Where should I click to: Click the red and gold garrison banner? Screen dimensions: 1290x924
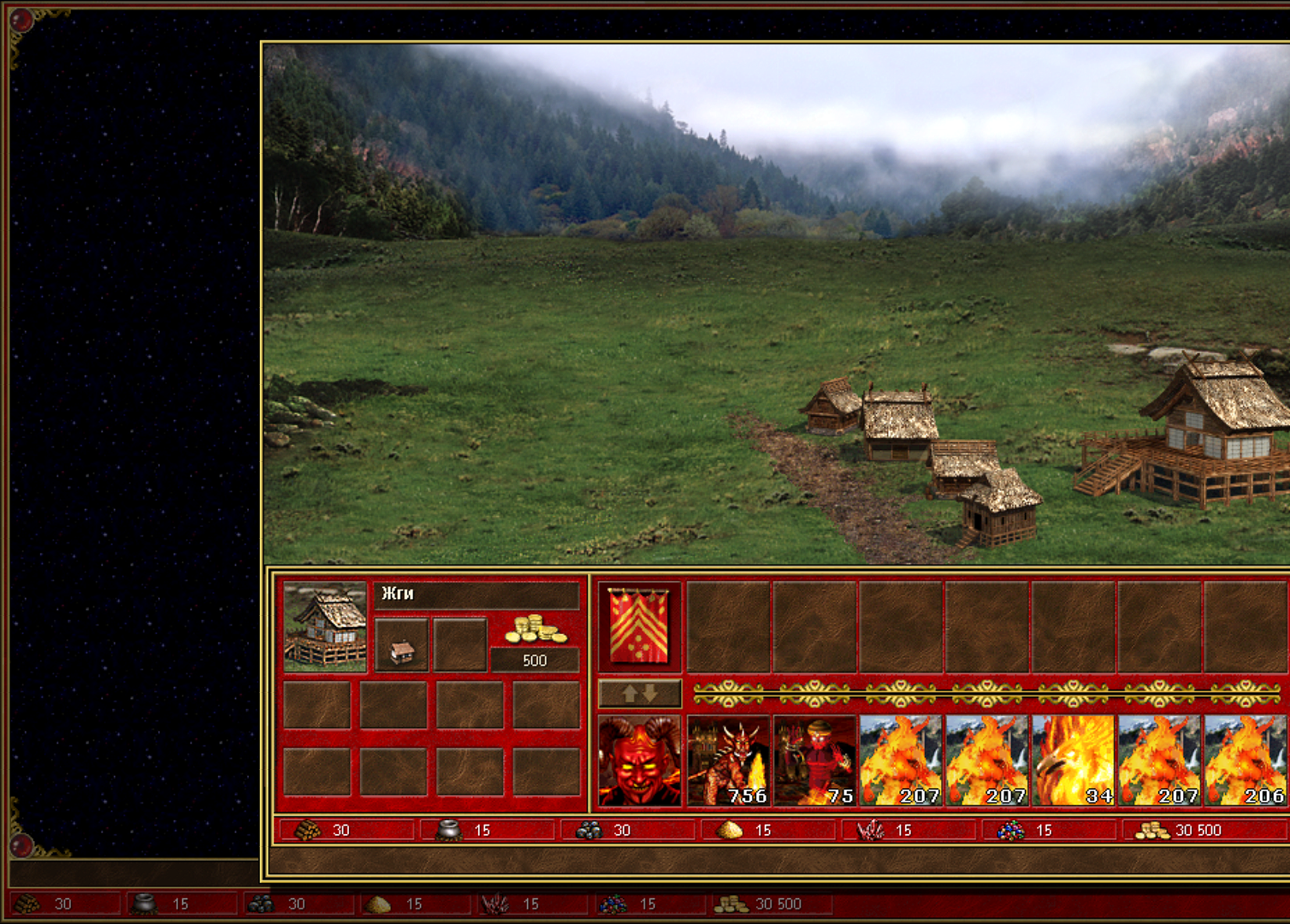tap(639, 626)
